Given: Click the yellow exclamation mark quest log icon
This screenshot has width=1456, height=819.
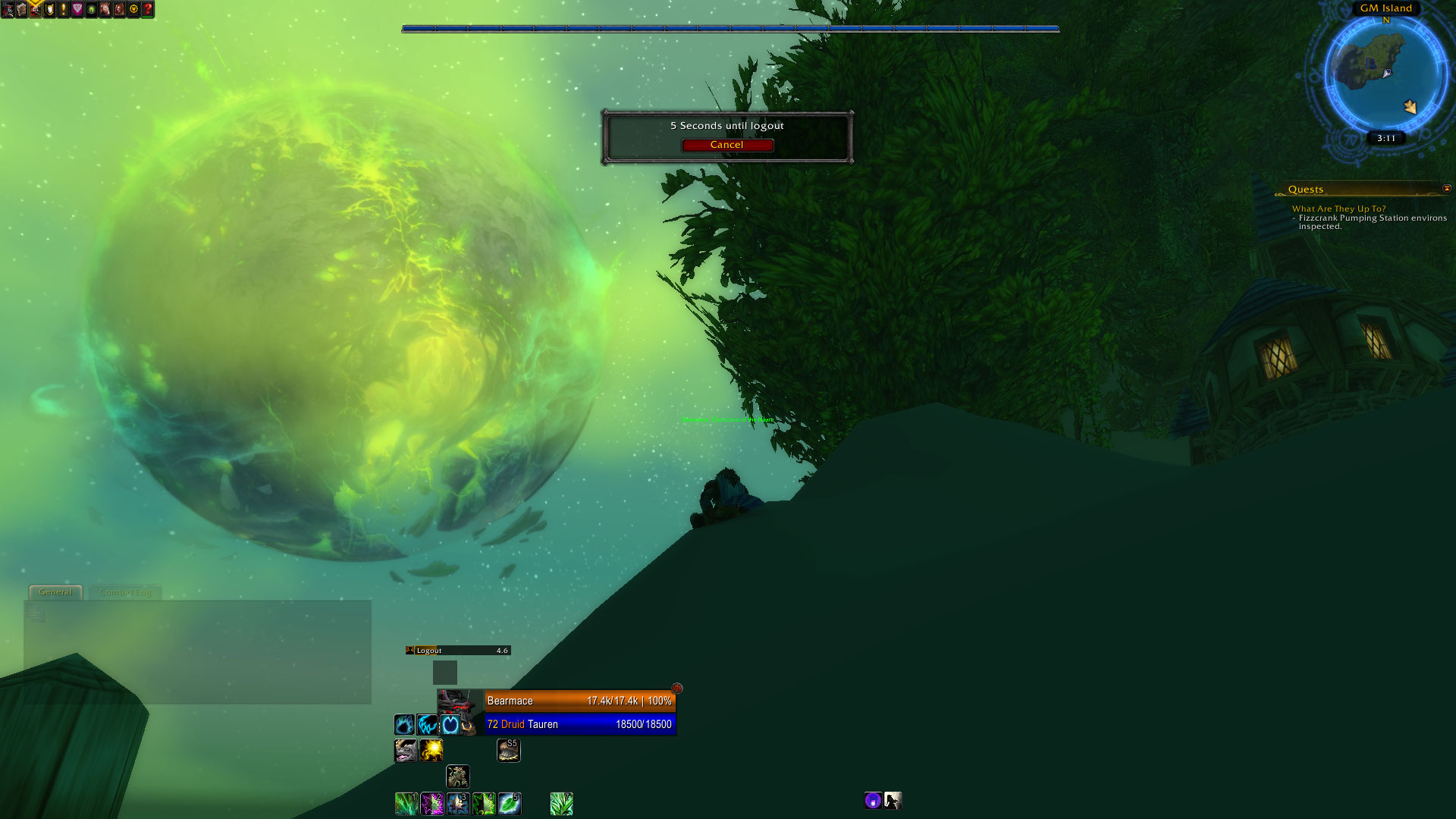Looking at the screenshot, I should (64, 10).
